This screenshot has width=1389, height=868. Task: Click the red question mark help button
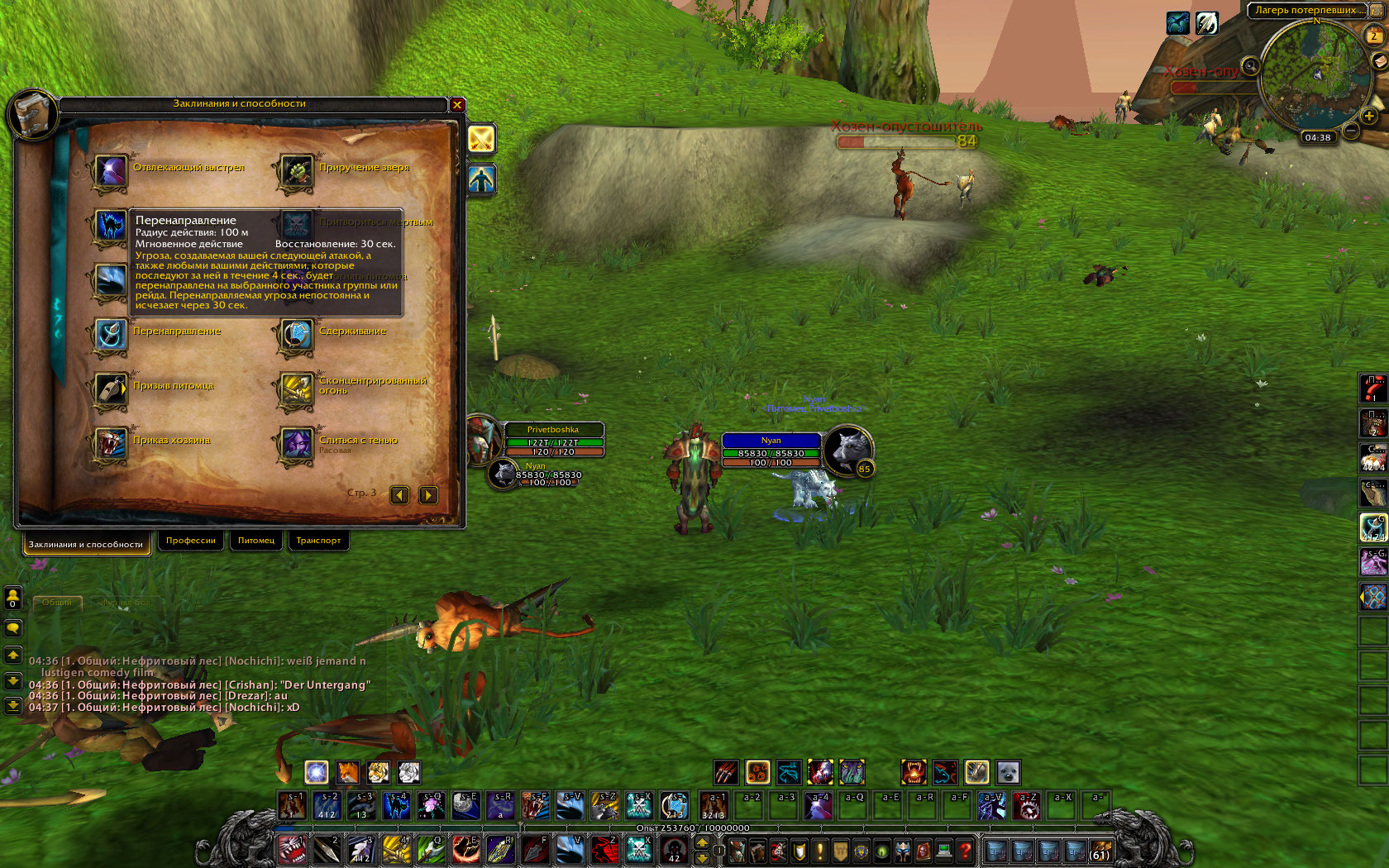964,851
